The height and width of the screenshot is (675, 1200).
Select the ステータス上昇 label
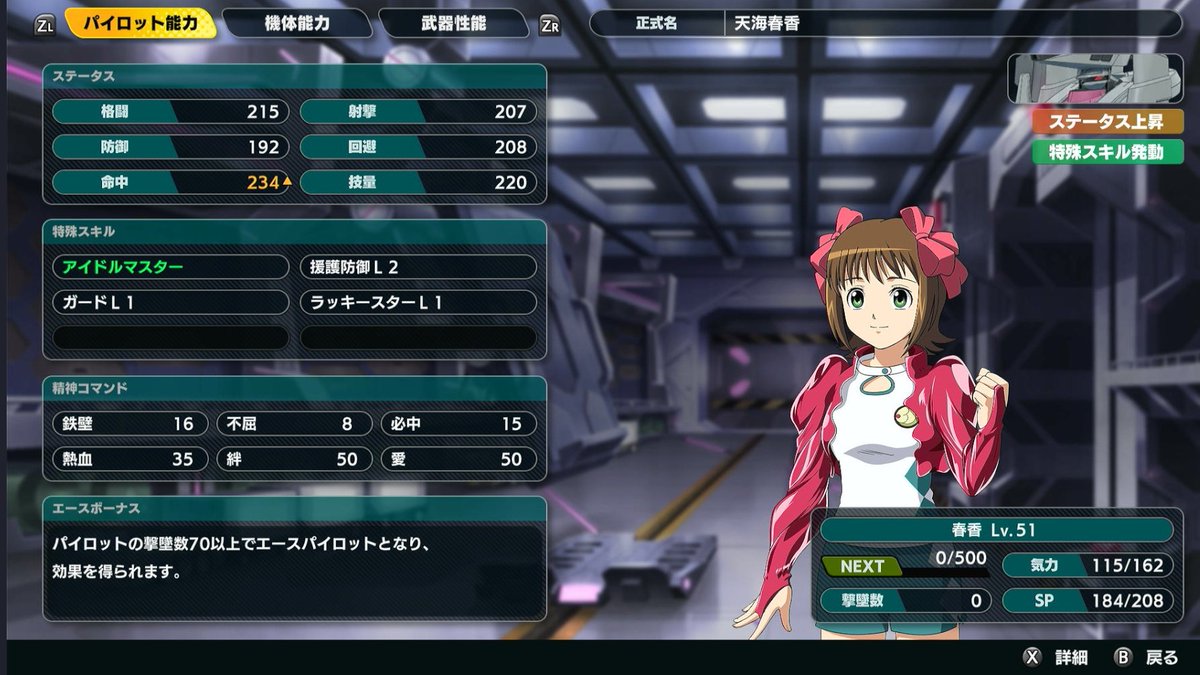[x=1094, y=123]
